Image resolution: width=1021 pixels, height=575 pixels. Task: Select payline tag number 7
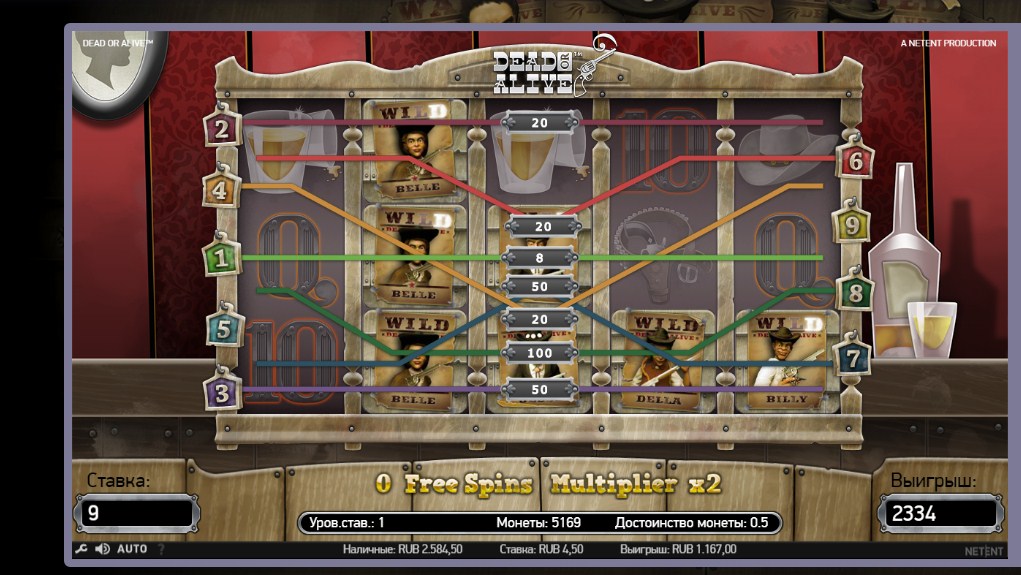pos(852,357)
